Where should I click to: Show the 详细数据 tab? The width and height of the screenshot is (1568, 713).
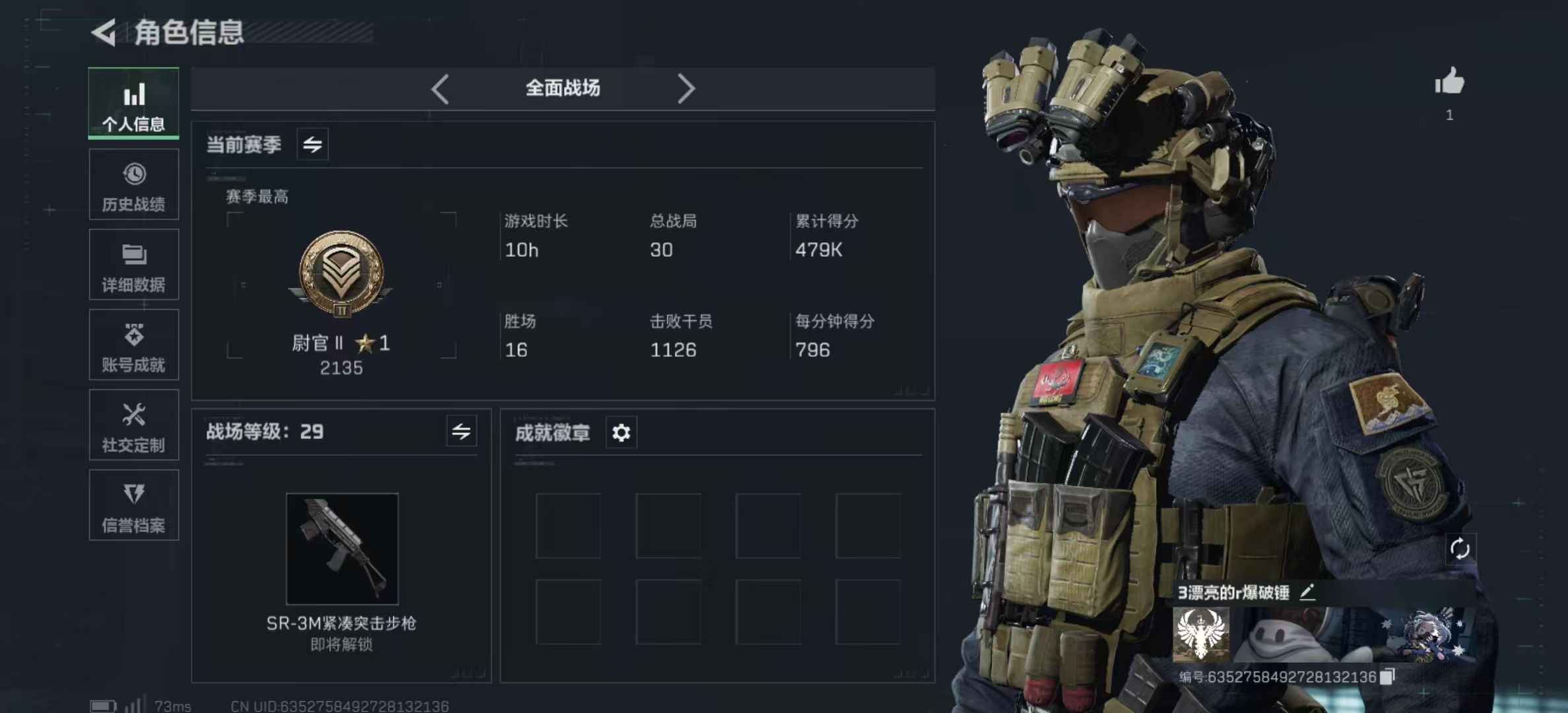[133, 265]
